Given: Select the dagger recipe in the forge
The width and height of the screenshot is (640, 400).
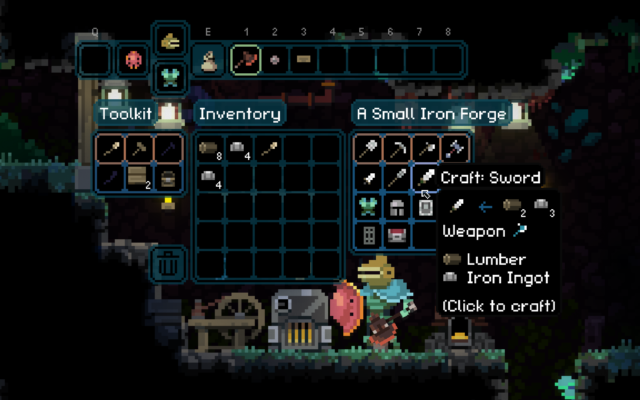Looking at the screenshot, I should [368, 178].
